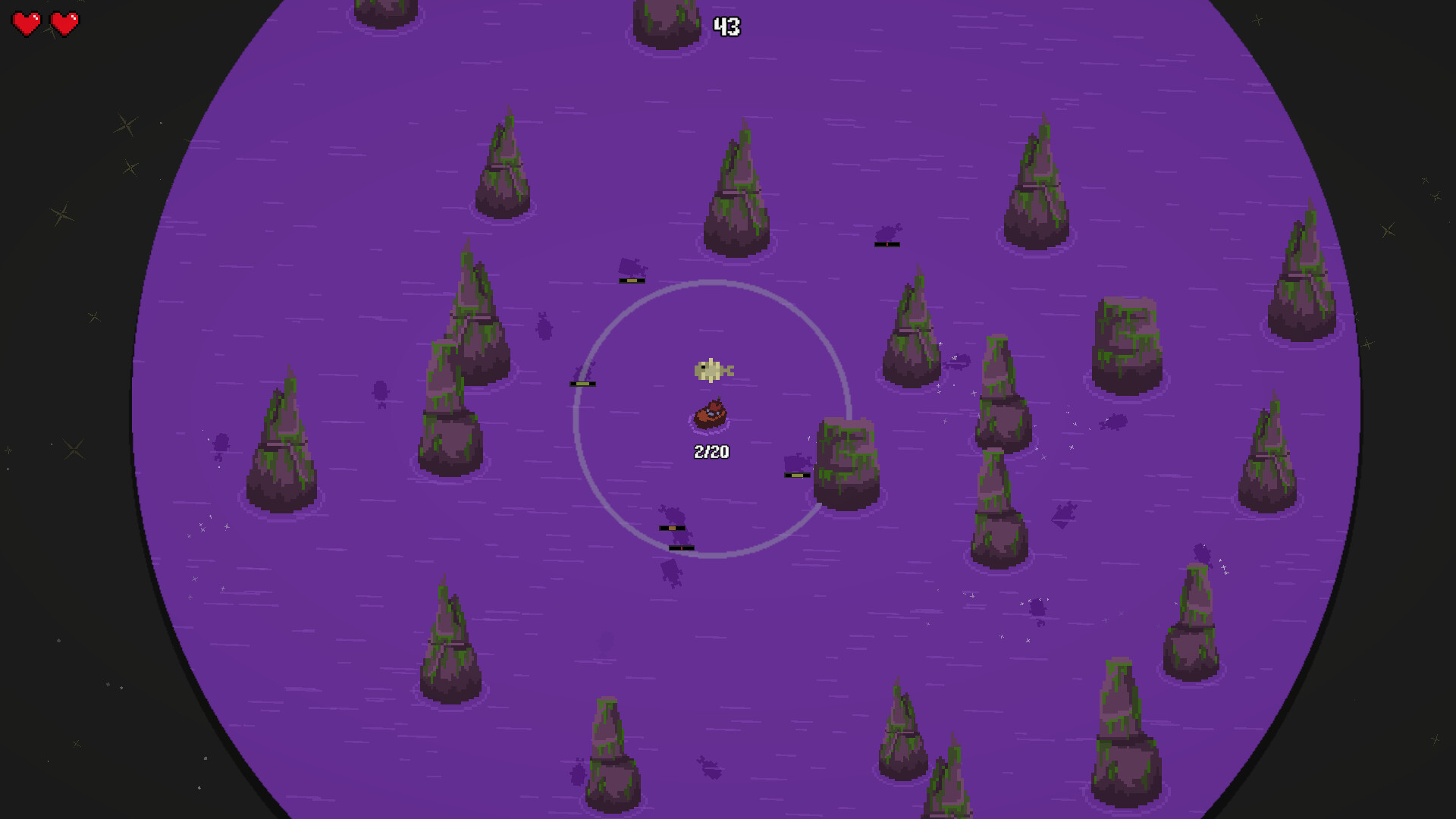1456x819 pixels.
Task: Click the 43 counter at the top
Action: [x=726, y=26]
